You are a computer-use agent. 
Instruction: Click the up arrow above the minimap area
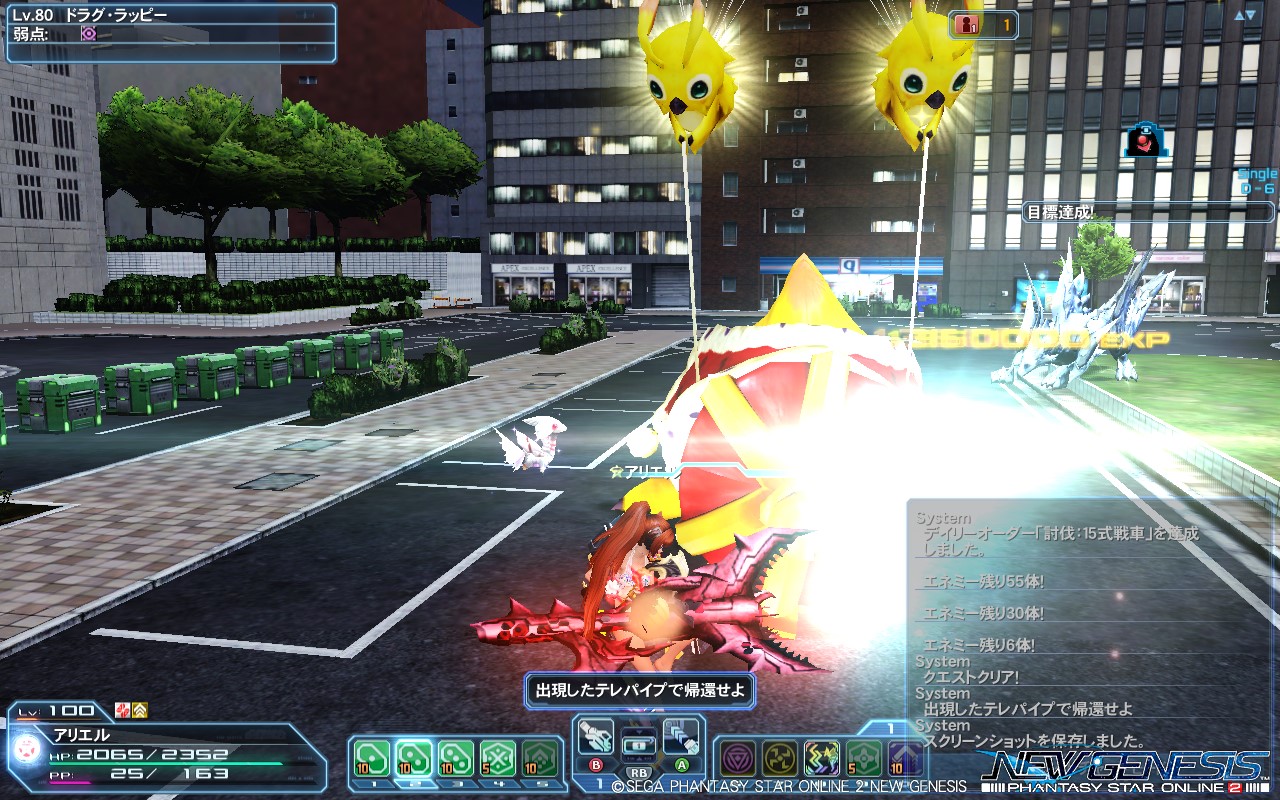point(1239,15)
